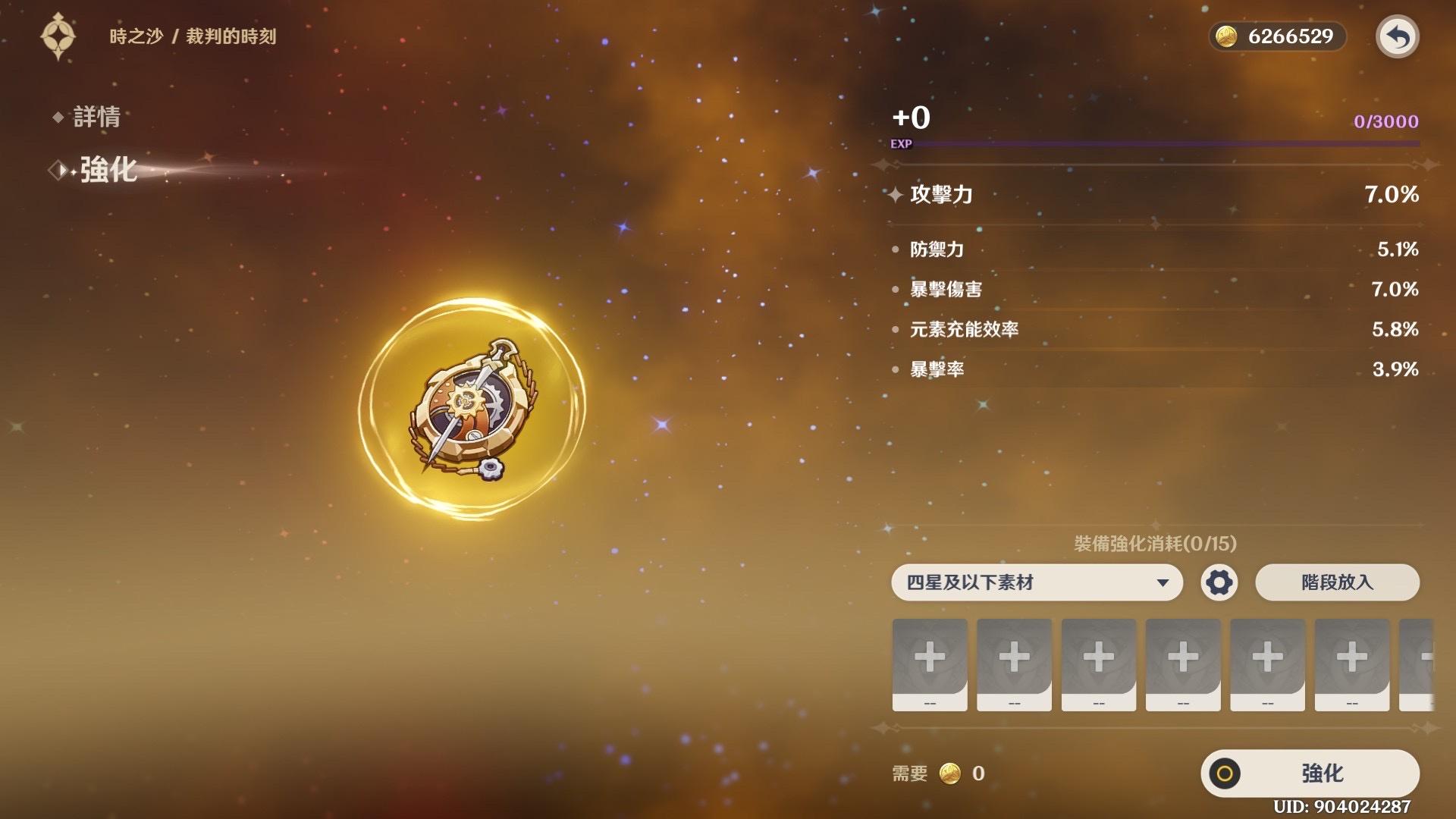The height and width of the screenshot is (819, 1456).
Task: Click the emblem icon beside 時之沙 title
Action: (x=58, y=36)
